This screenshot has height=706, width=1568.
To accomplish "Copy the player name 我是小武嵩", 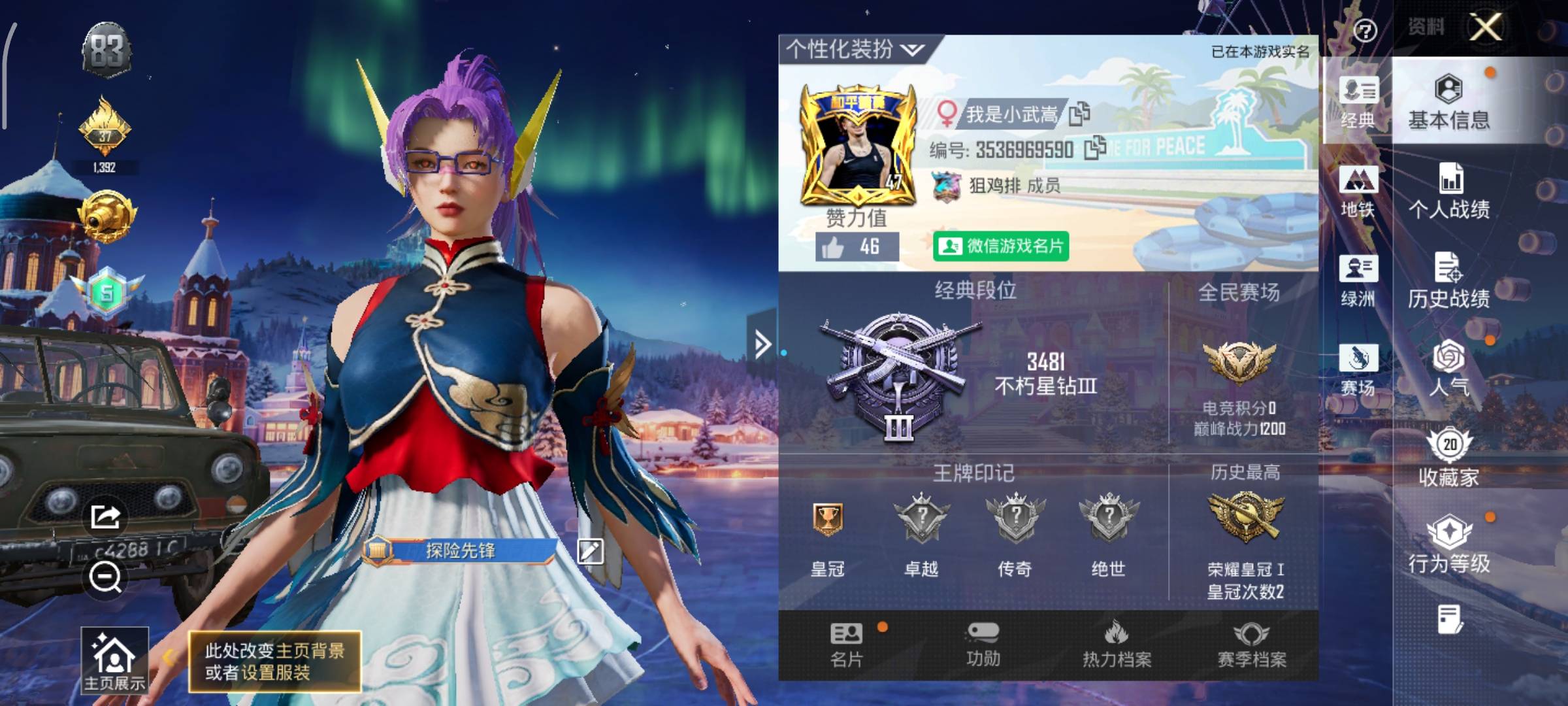I will [x=1079, y=114].
